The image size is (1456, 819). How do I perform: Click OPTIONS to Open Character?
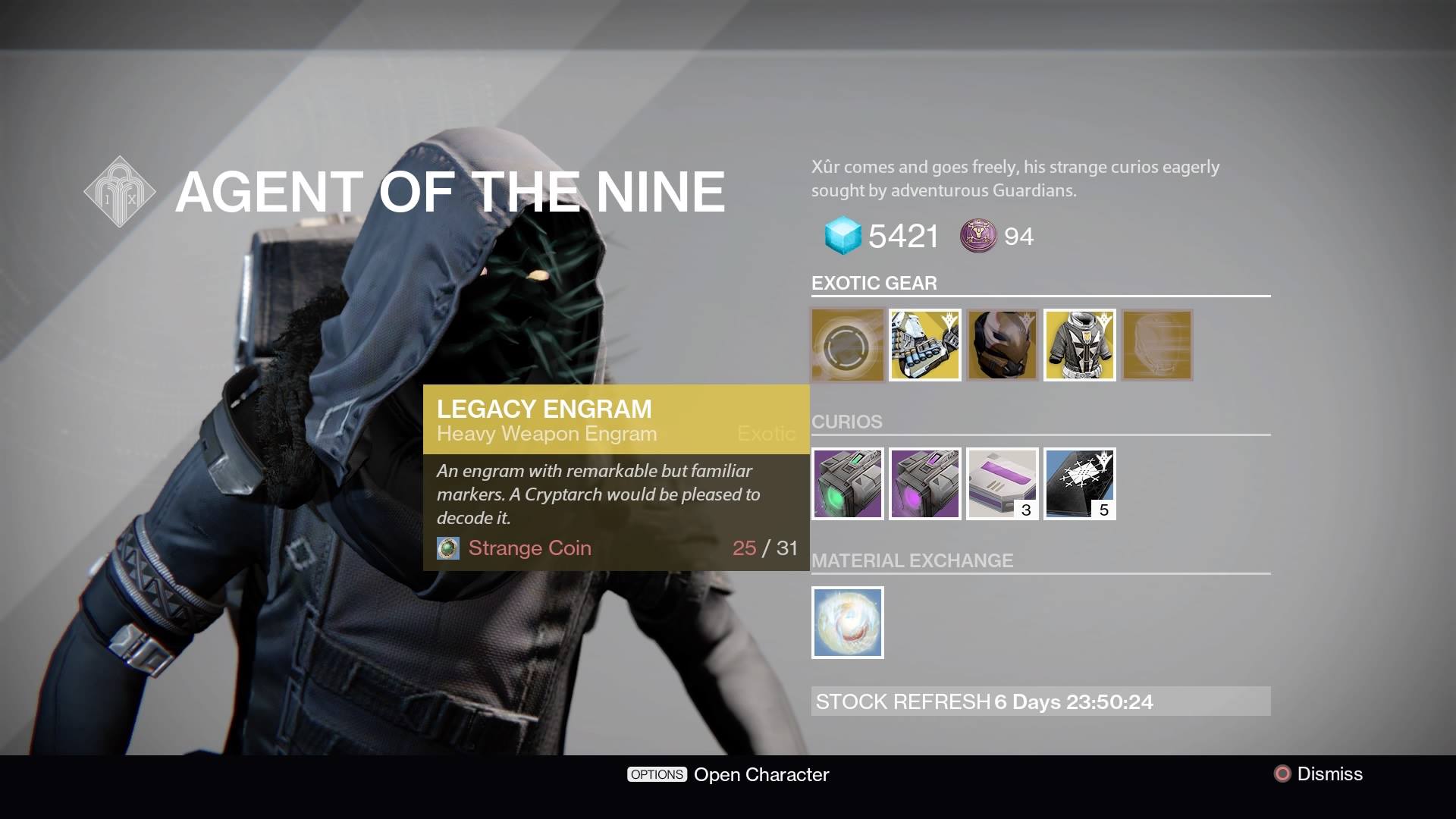tap(656, 774)
